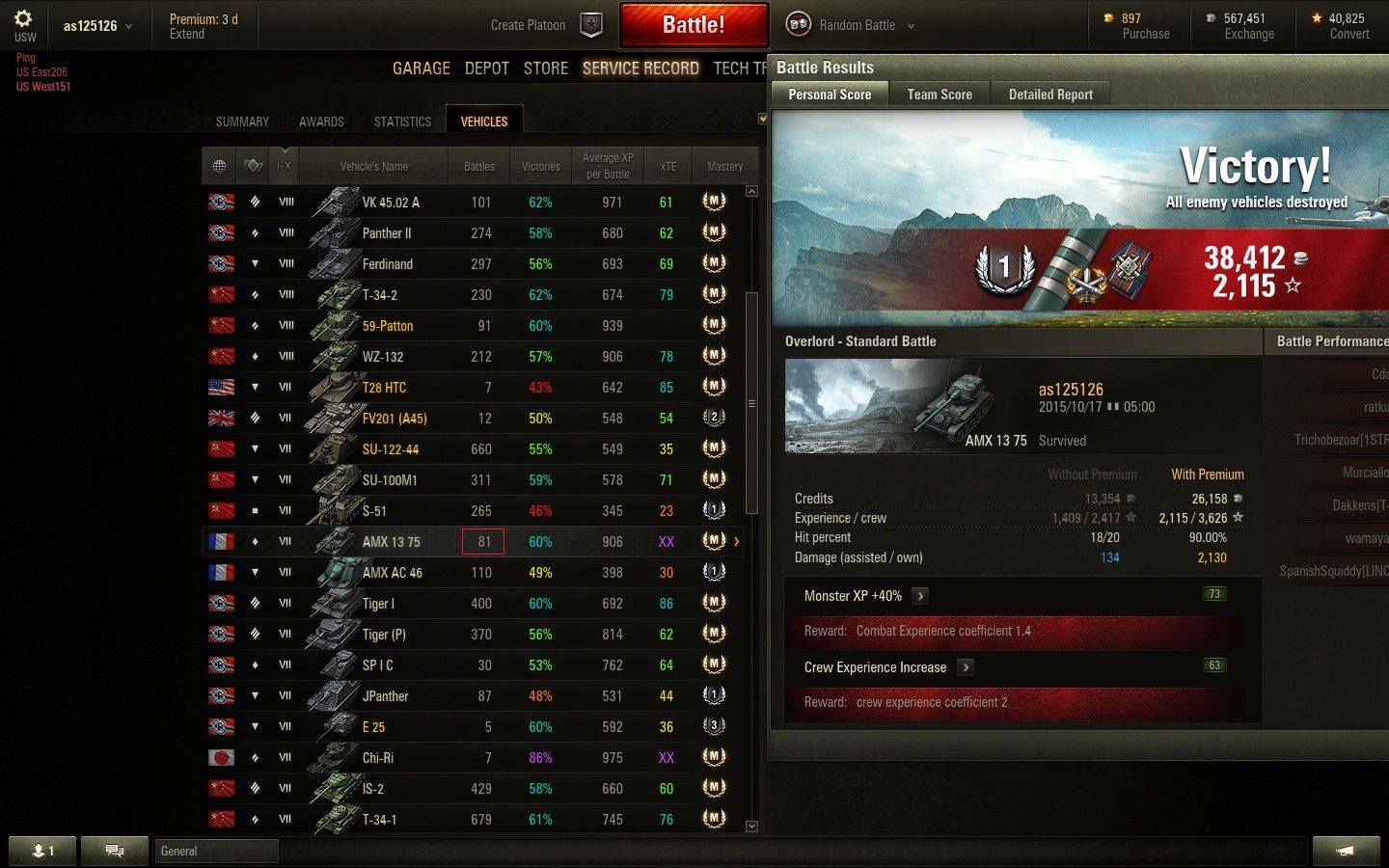Extend the Premium account
Screen dimensions: 1389x868
(x=187, y=34)
